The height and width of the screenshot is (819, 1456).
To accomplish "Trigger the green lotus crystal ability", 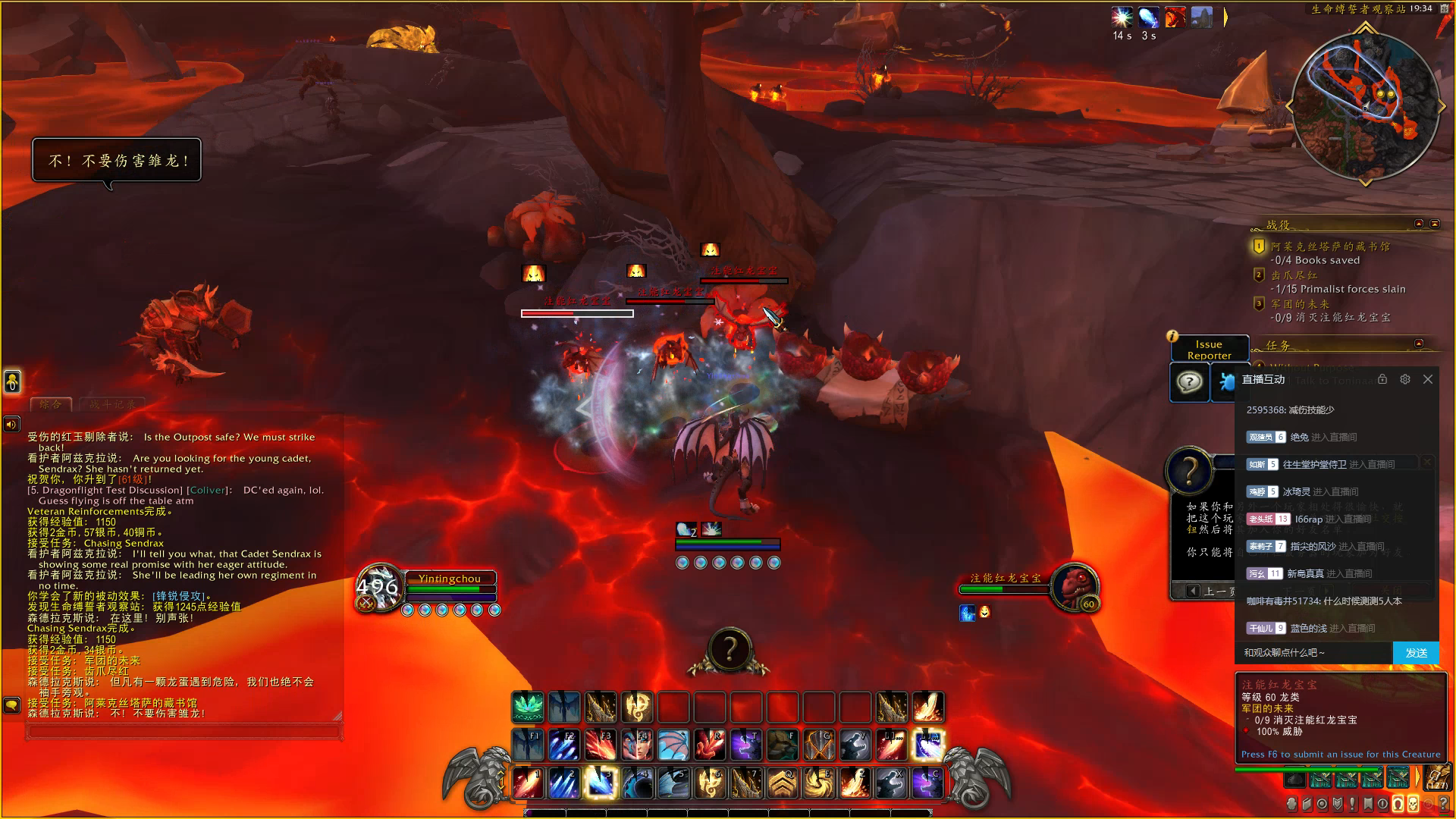I will point(528,708).
